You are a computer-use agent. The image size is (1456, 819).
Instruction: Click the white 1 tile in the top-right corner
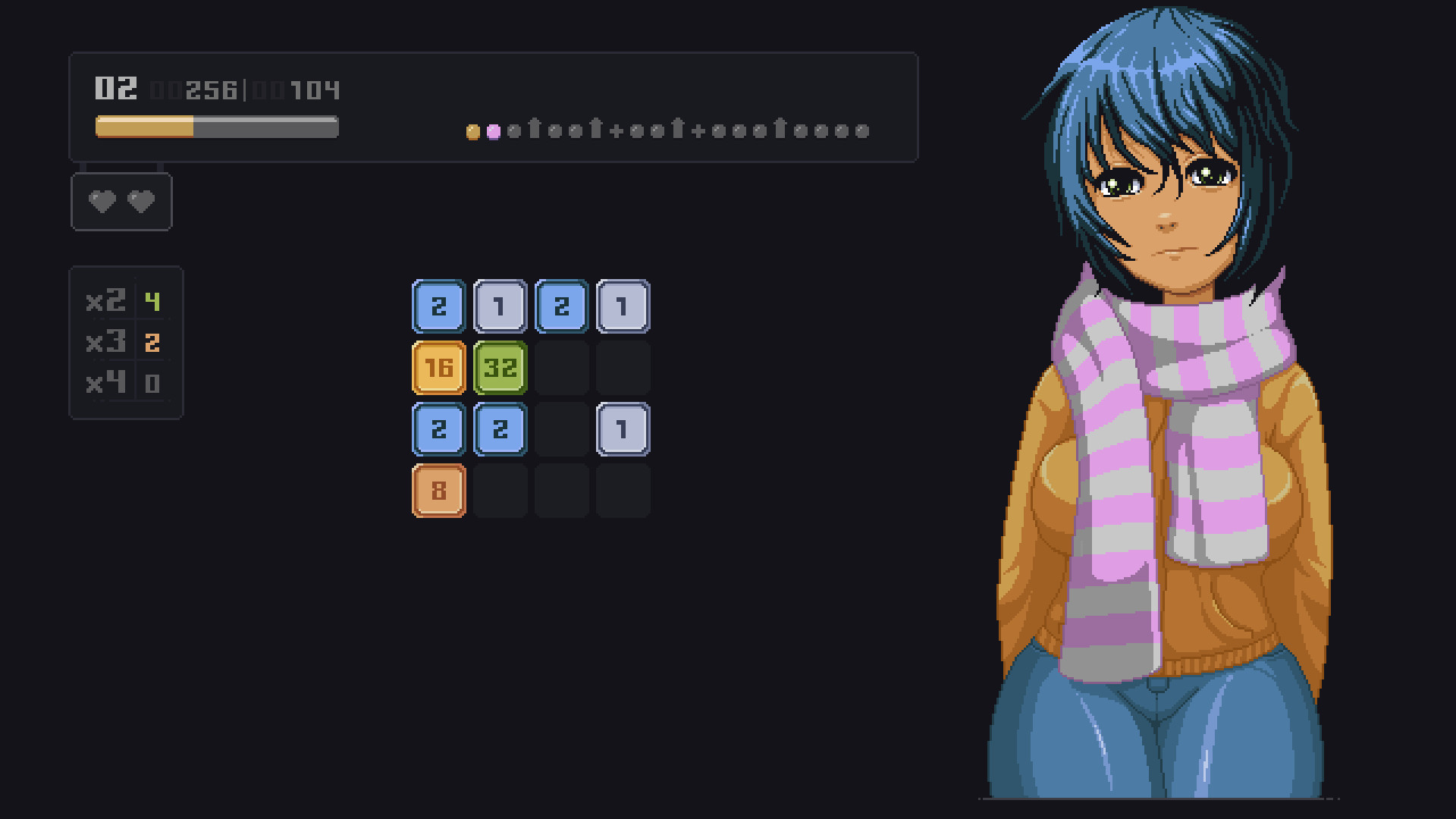click(x=623, y=306)
